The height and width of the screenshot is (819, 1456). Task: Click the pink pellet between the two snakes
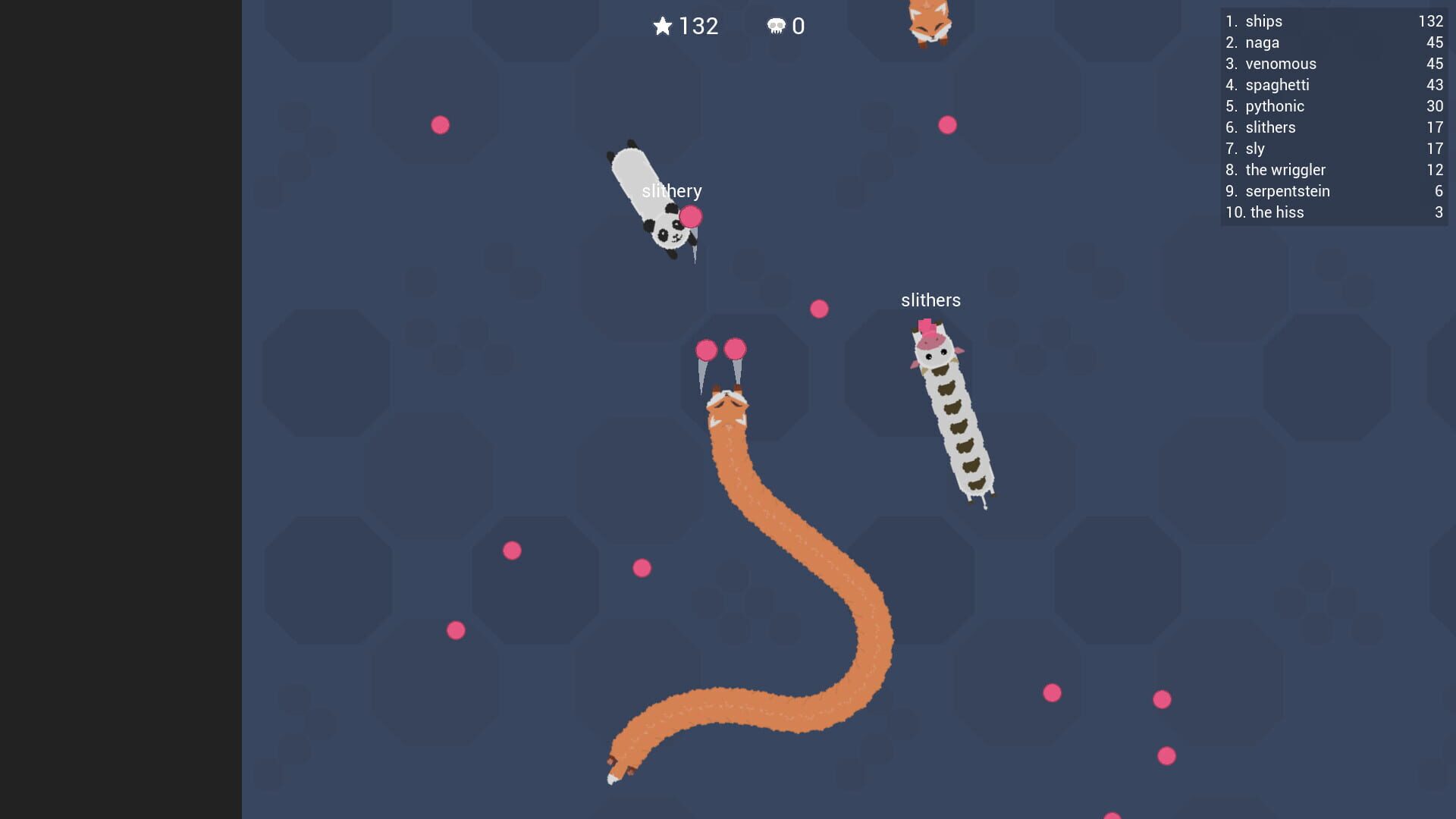tap(818, 308)
